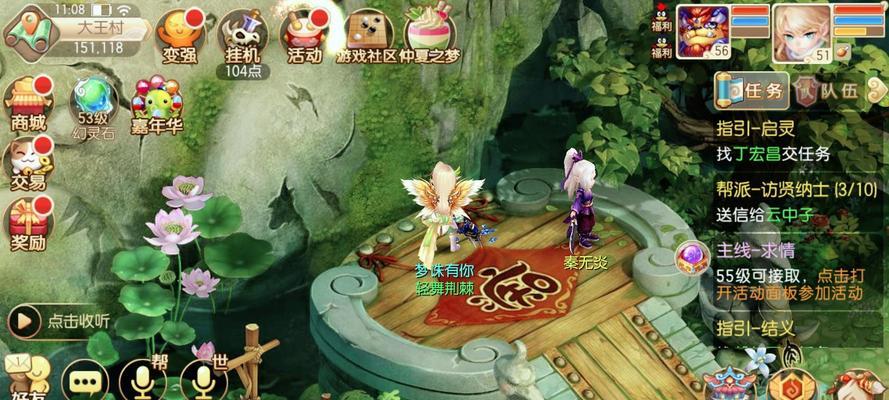Select the 53级 幻灵石 orb icon
Viewport: 889px width, 400px height.
coord(92,103)
